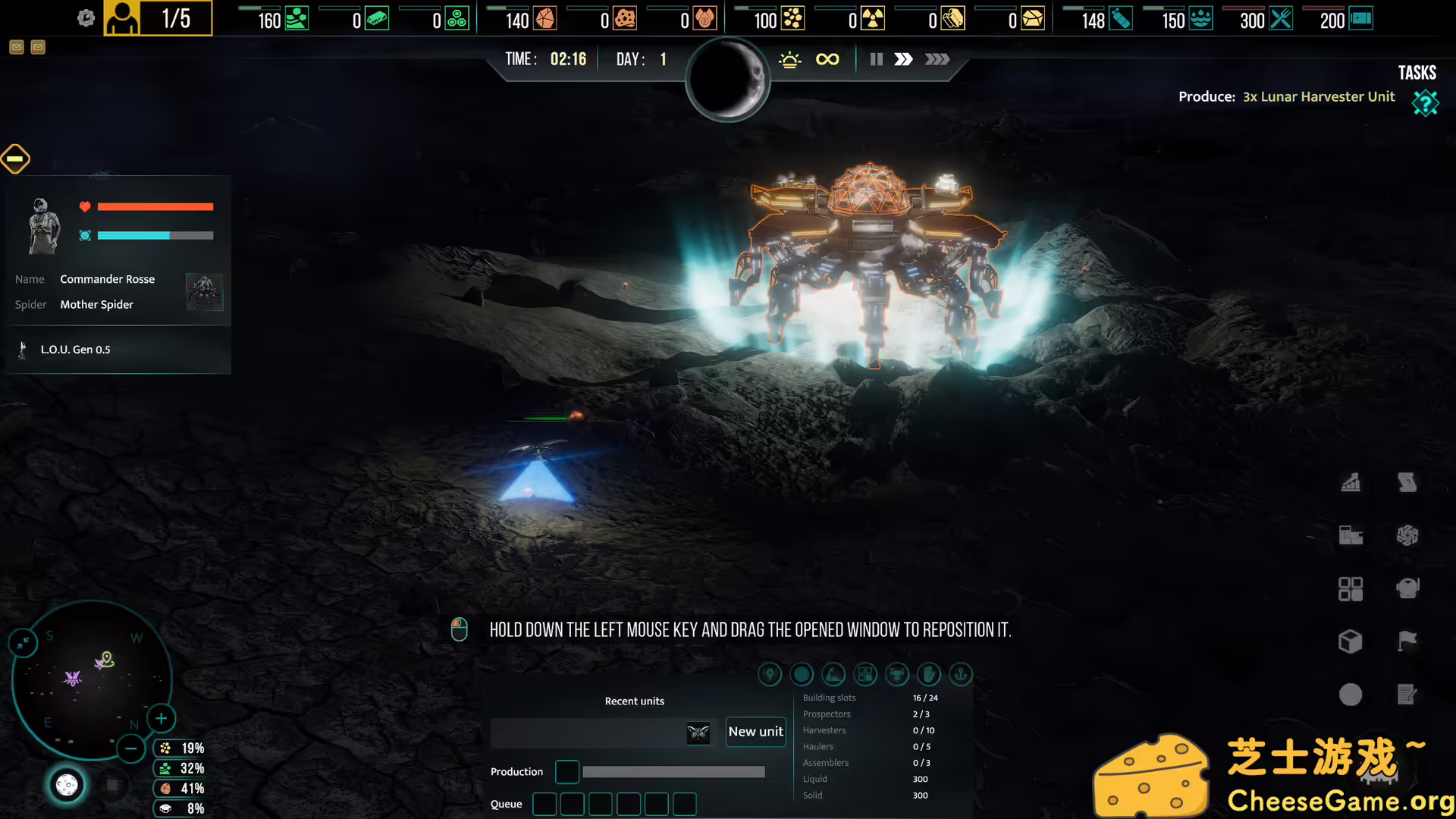Pause the game with the pause icon
This screenshot has height=819, width=1456.
(876, 59)
